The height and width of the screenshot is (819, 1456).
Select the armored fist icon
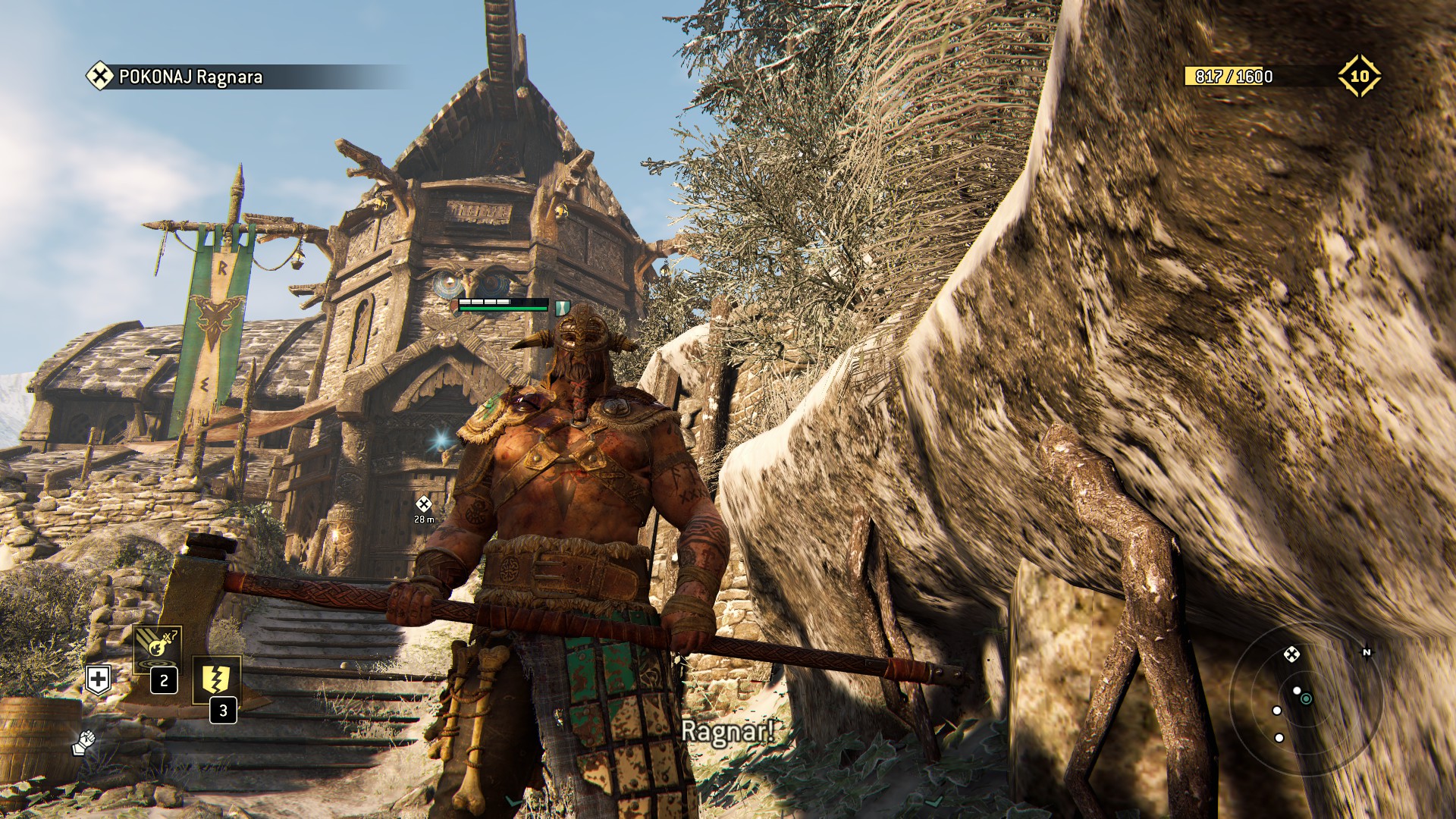[x=83, y=742]
